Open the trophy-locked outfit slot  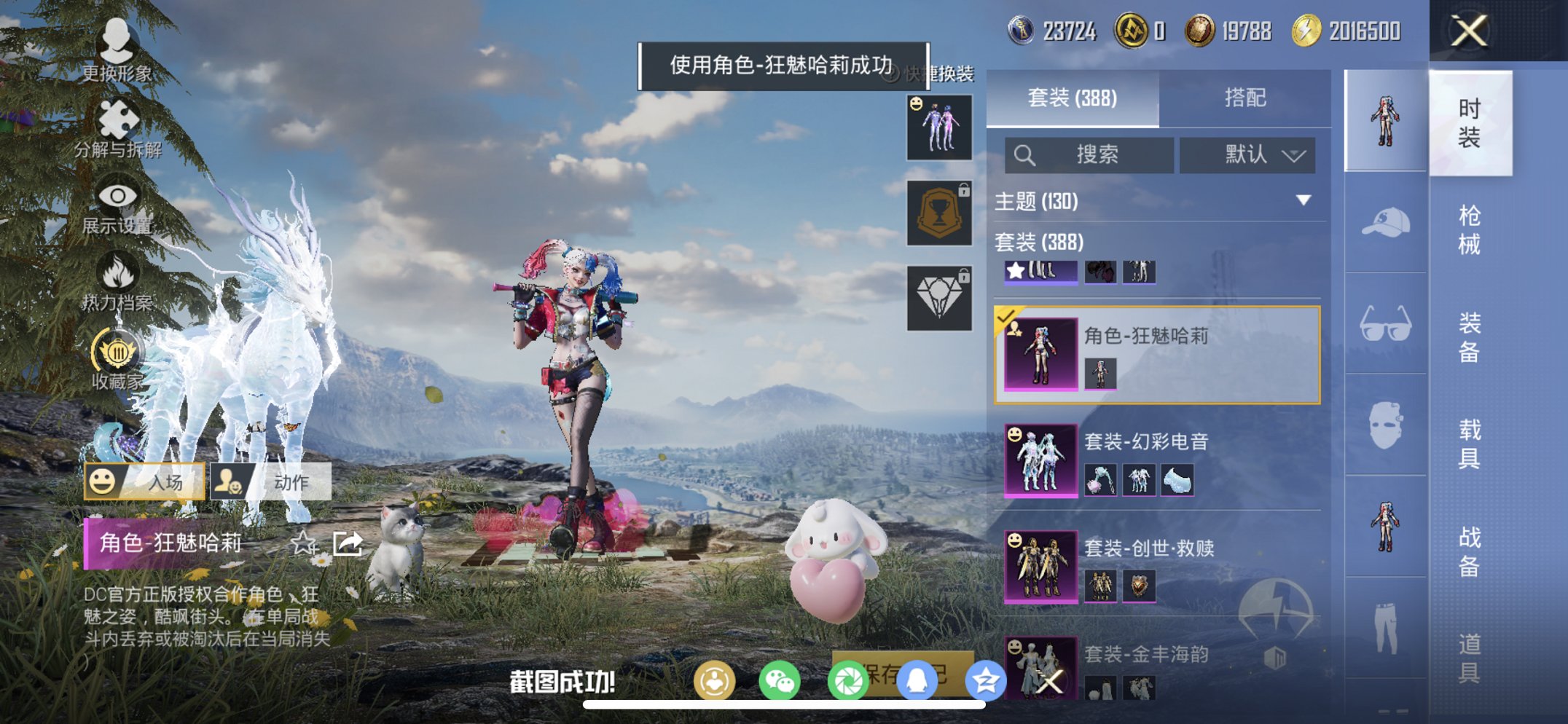pyautogui.click(x=938, y=213)
